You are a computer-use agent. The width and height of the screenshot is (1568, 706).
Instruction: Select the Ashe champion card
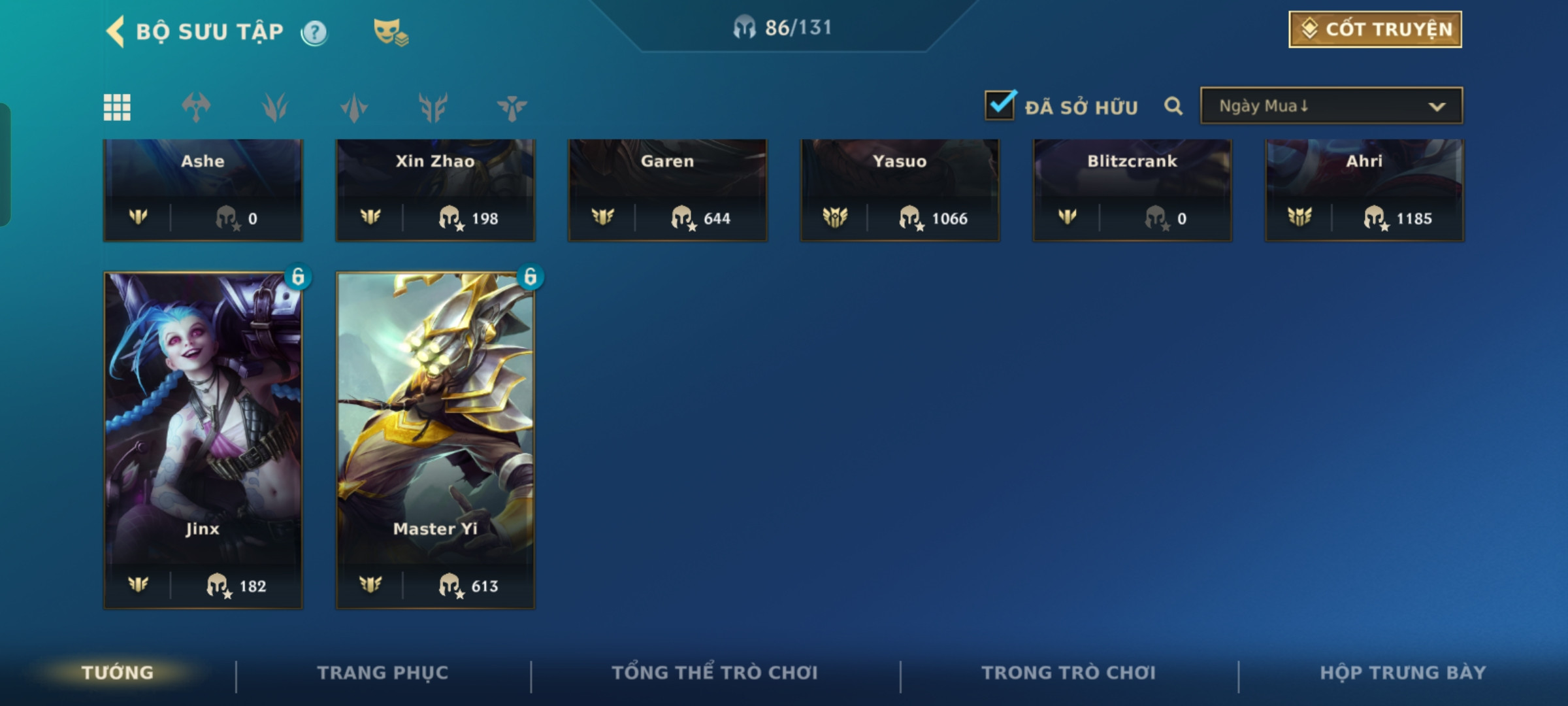203,190
